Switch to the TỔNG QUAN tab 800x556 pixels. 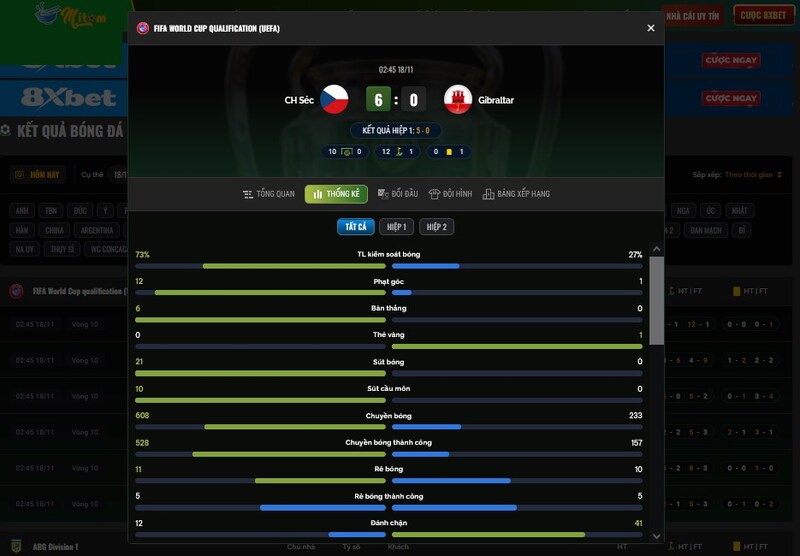tap(269, 194)
